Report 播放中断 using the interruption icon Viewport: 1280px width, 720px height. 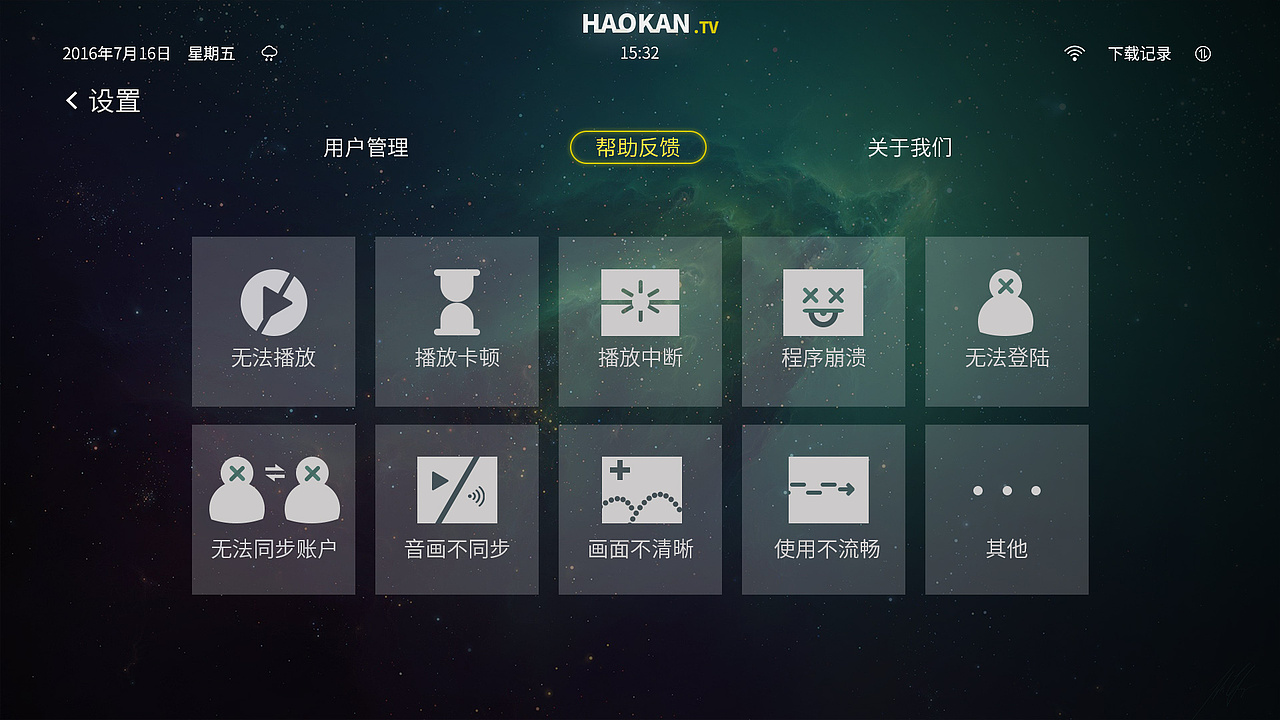coord(640,321)
